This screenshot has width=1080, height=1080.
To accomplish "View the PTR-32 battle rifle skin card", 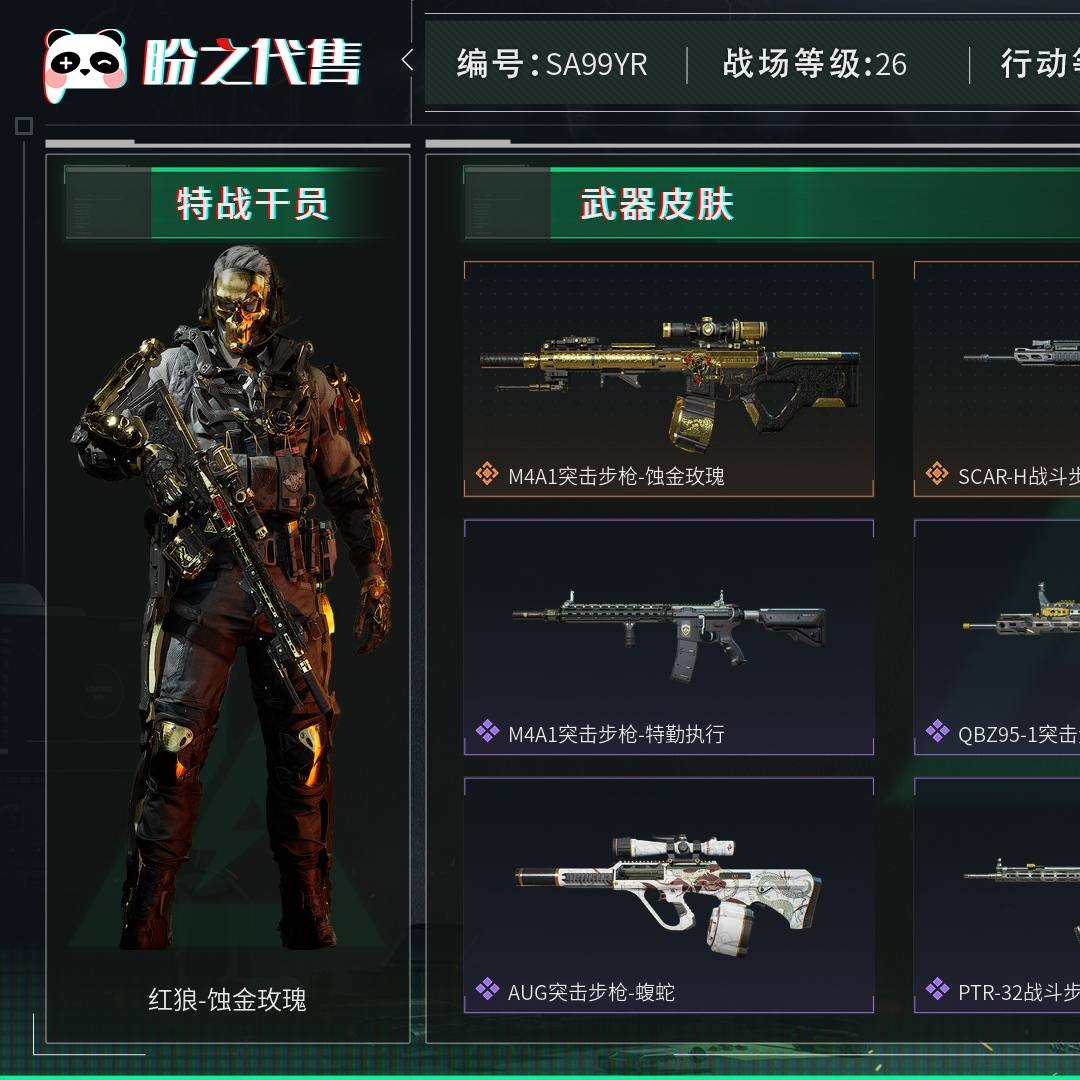I will point(998,895).
